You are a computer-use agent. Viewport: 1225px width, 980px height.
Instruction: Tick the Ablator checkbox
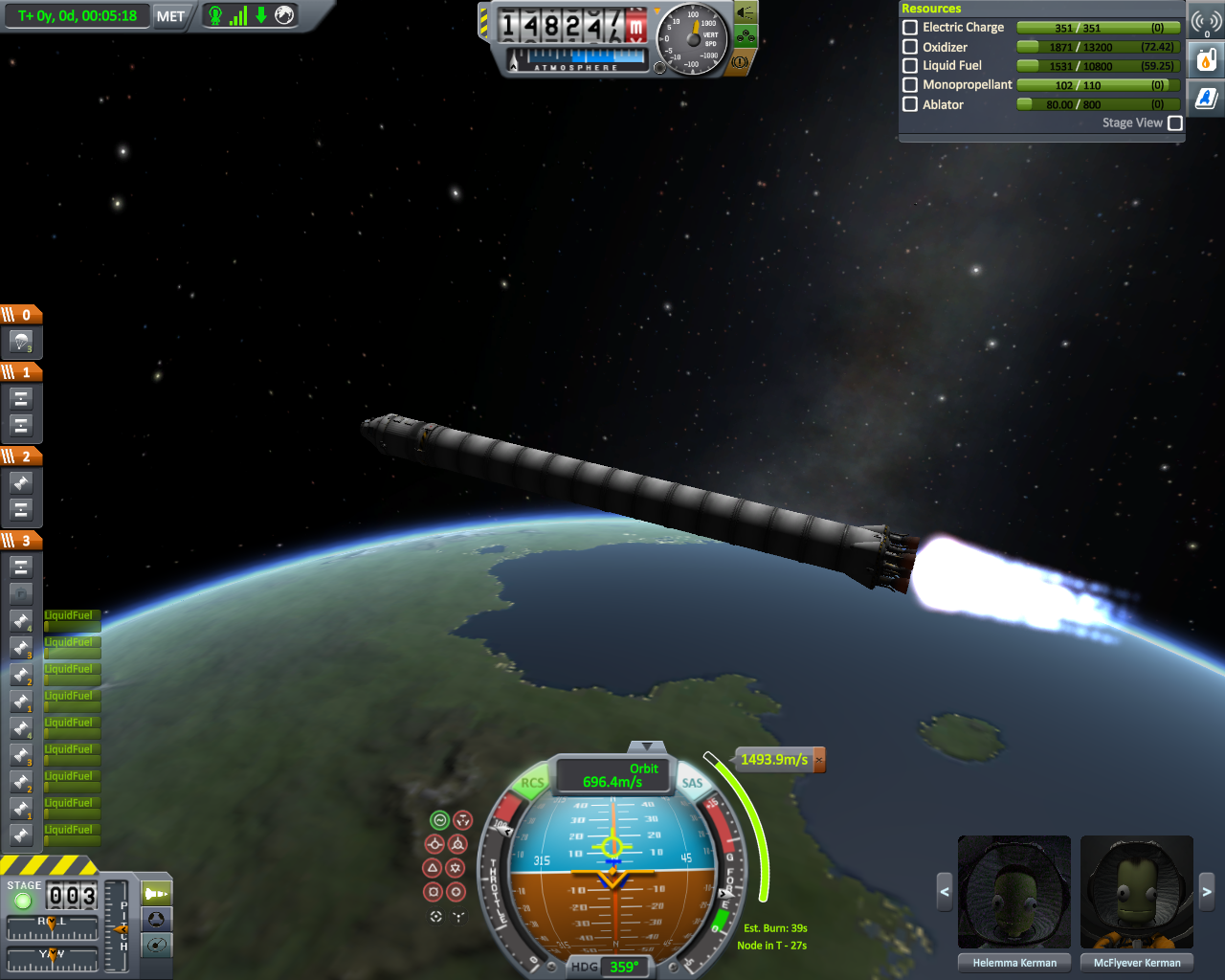point(910,104)
